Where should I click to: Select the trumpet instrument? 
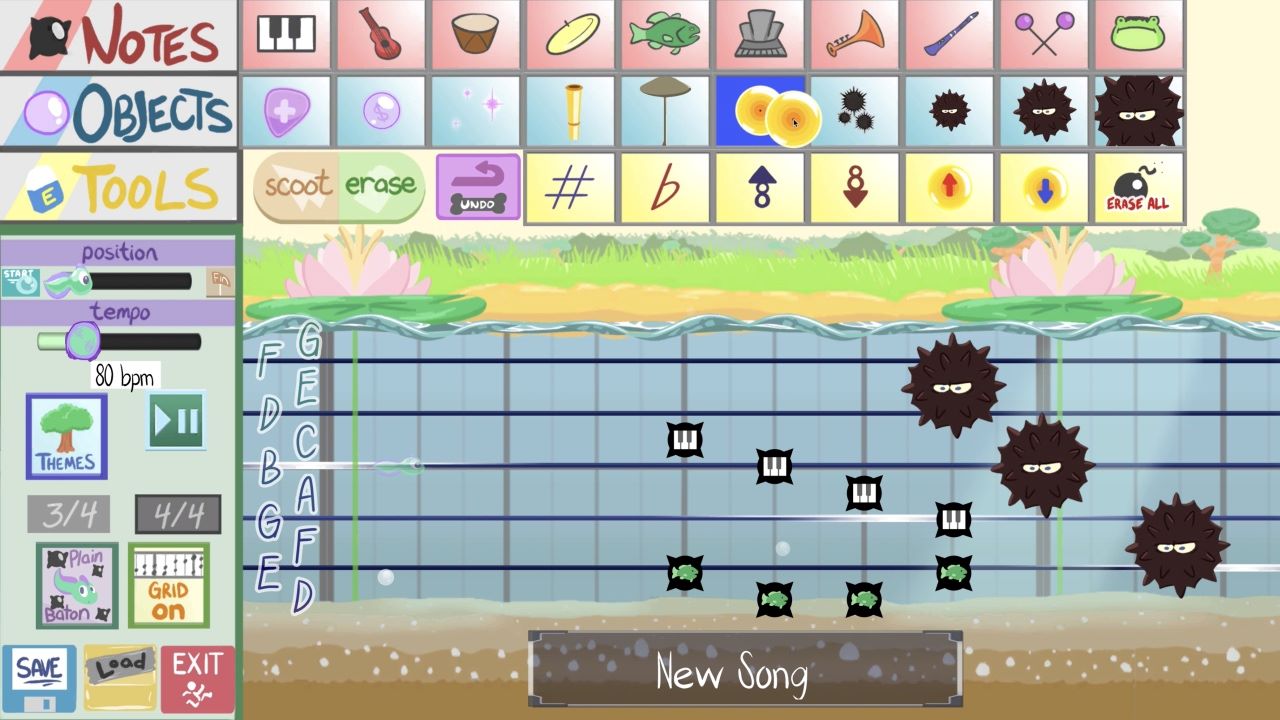854,36
